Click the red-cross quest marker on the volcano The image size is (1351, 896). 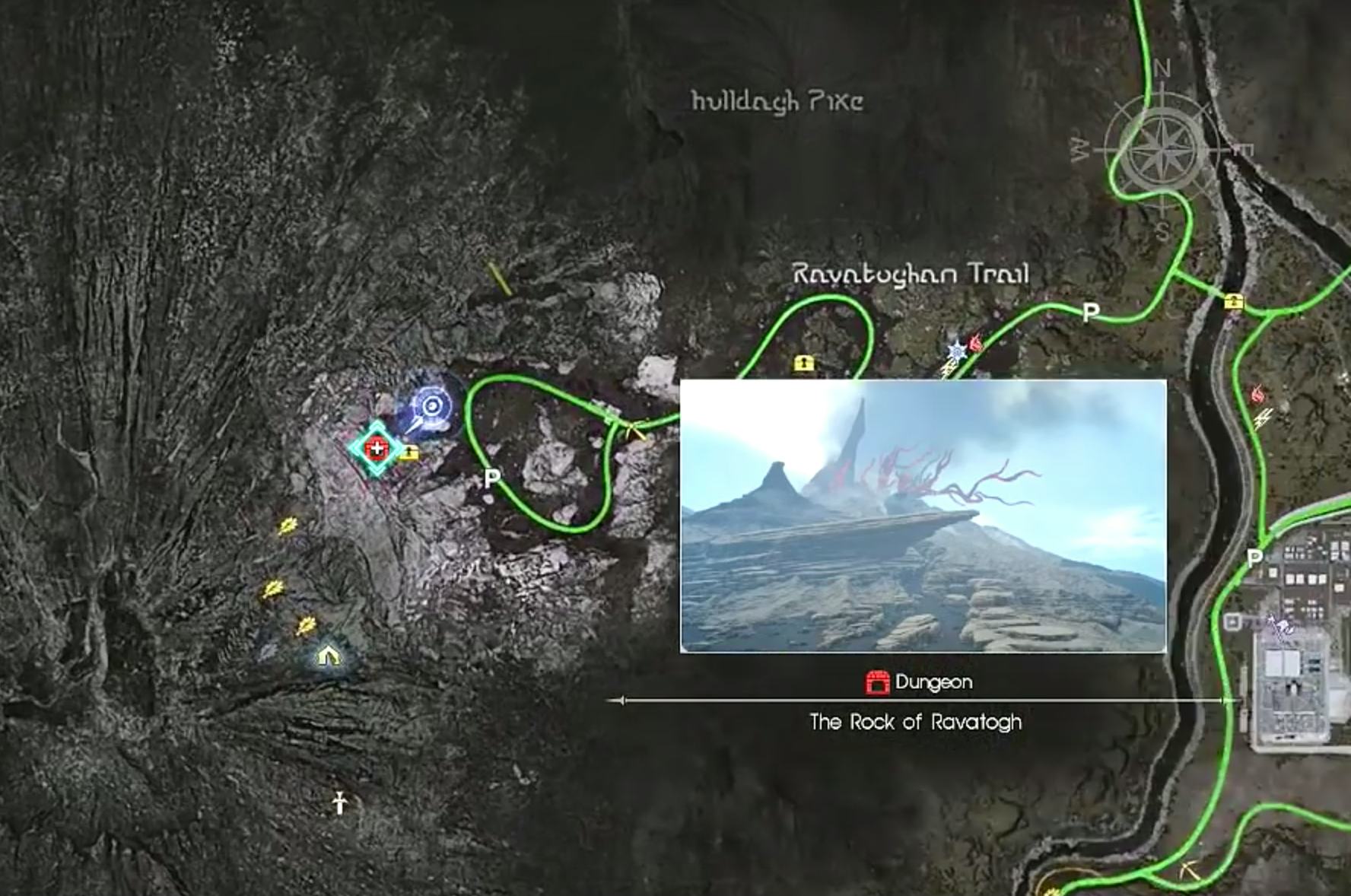pyautogui.click(x=377, y=448)
